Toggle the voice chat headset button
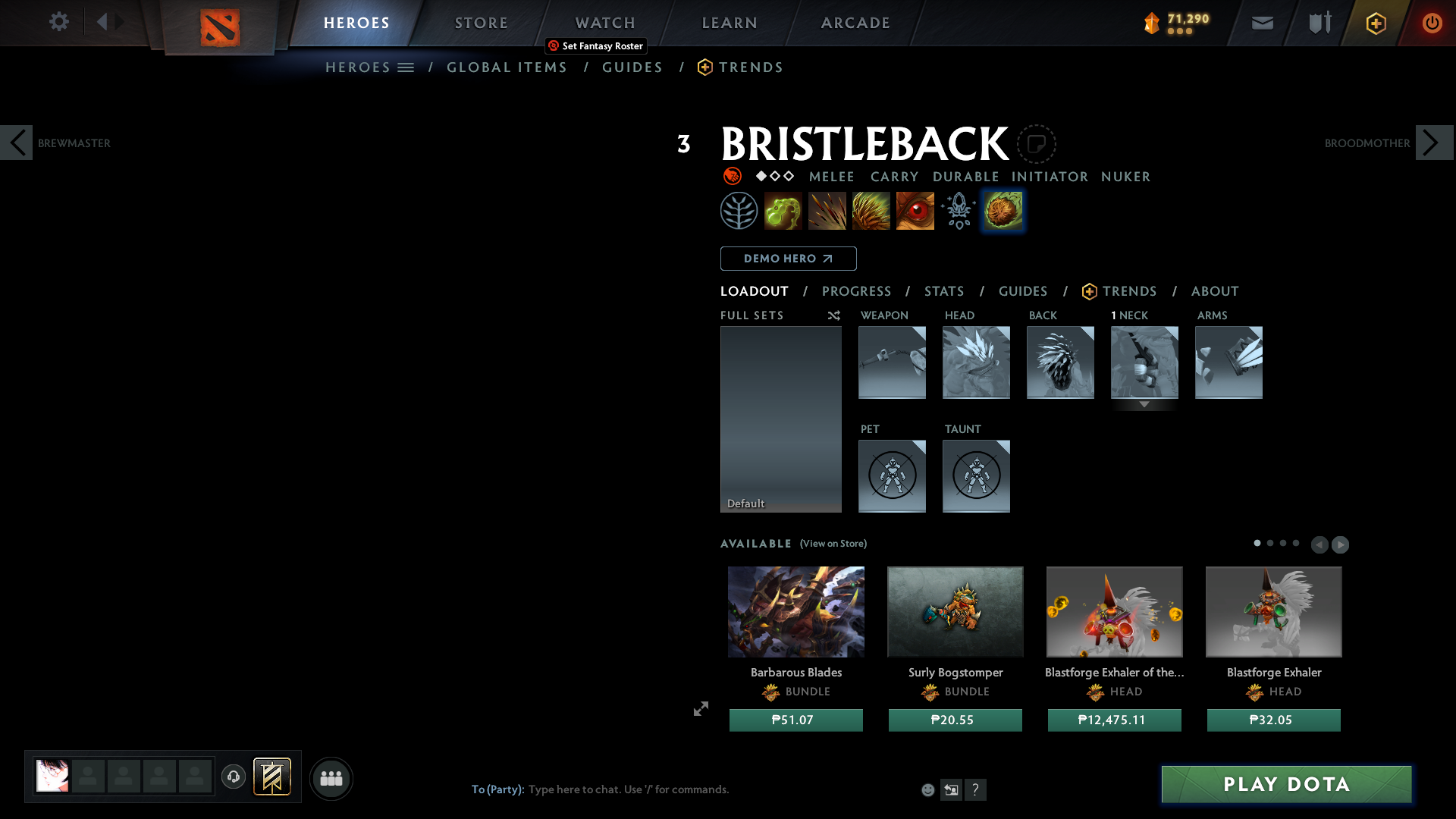The image size is (1456, 819). tap(233, 777)
